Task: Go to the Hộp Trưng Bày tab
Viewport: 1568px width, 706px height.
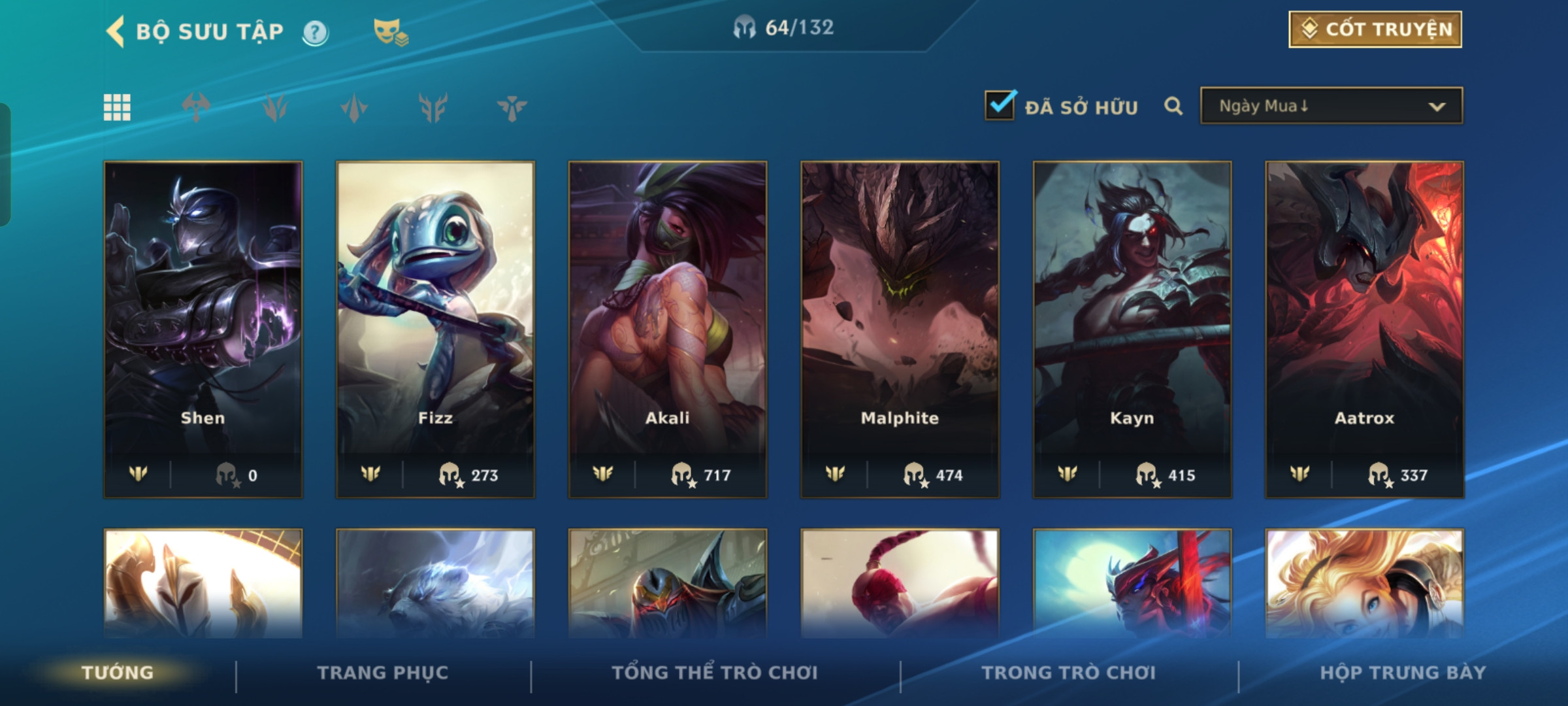Action: point(1403,673)
